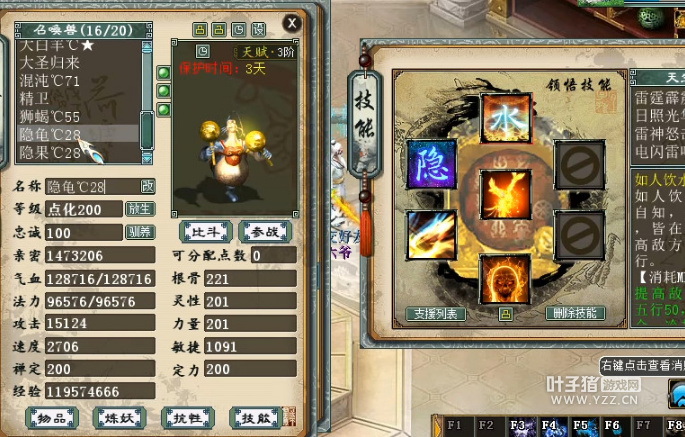685x437 pixels.
Task: Select the central phoenix fire skill icon
Action: pyautogui.click(x=505, y=193)
